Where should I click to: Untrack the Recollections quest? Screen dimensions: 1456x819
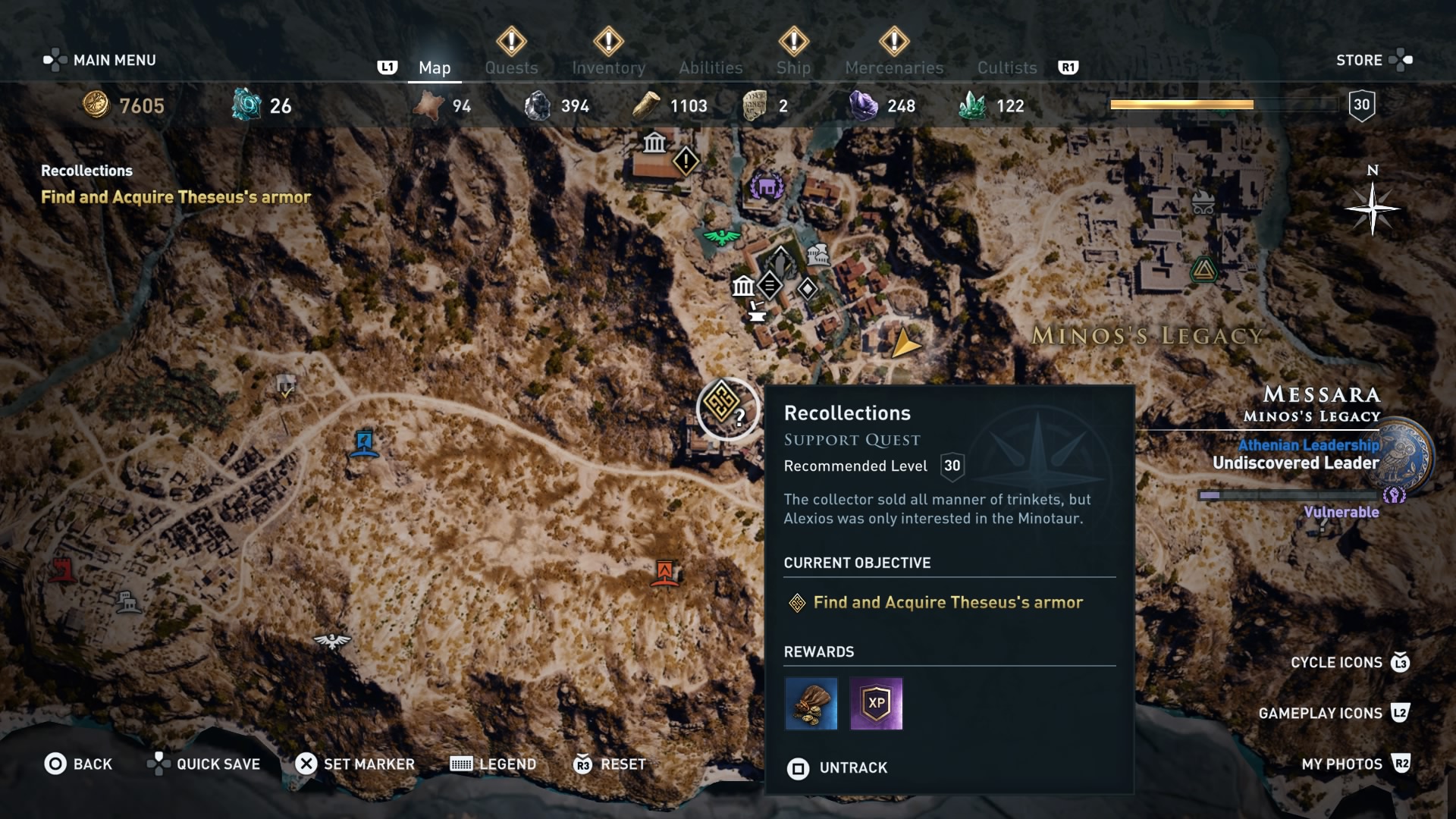point(837,768)
